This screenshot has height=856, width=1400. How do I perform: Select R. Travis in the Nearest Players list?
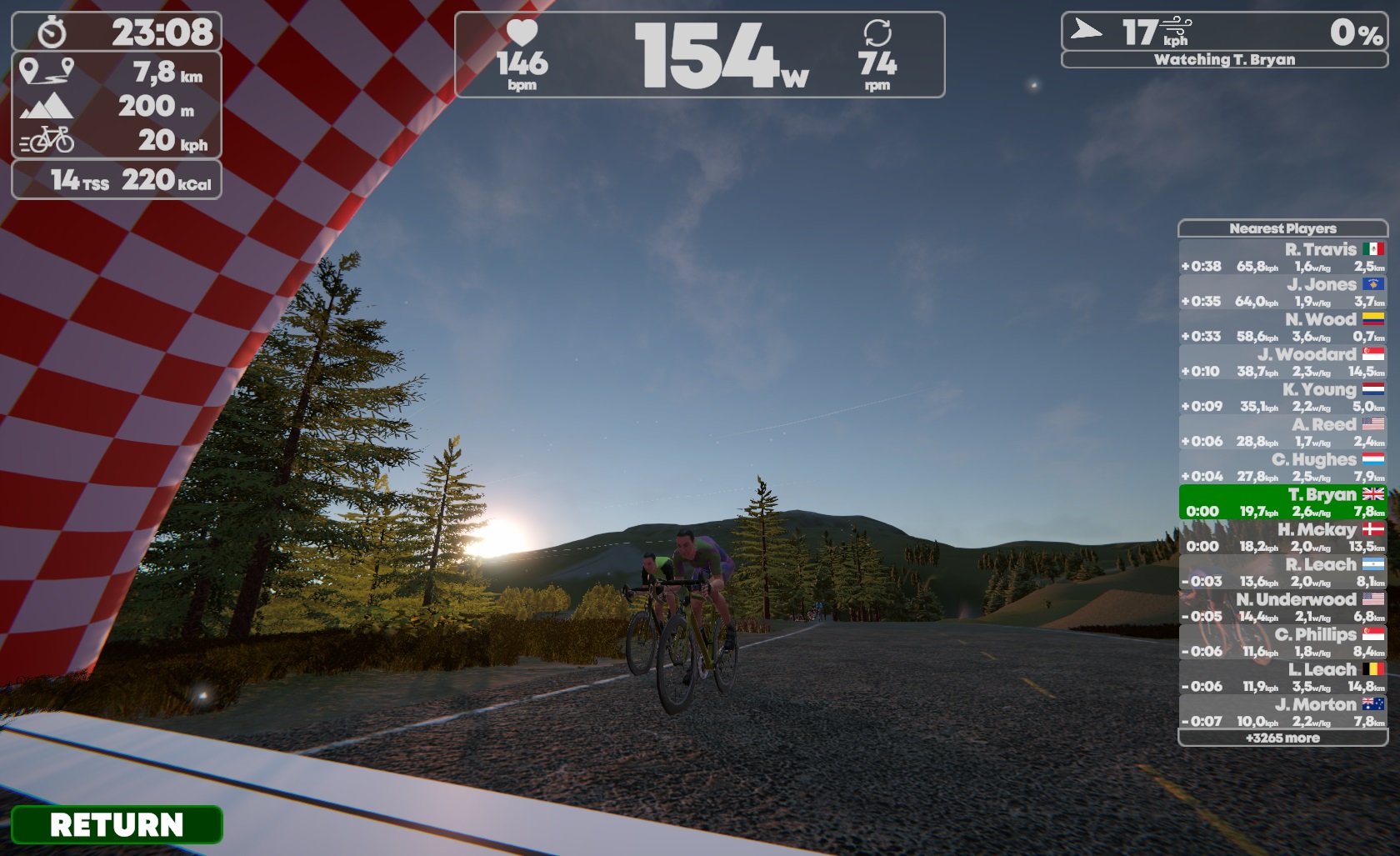coord(1282,258)
